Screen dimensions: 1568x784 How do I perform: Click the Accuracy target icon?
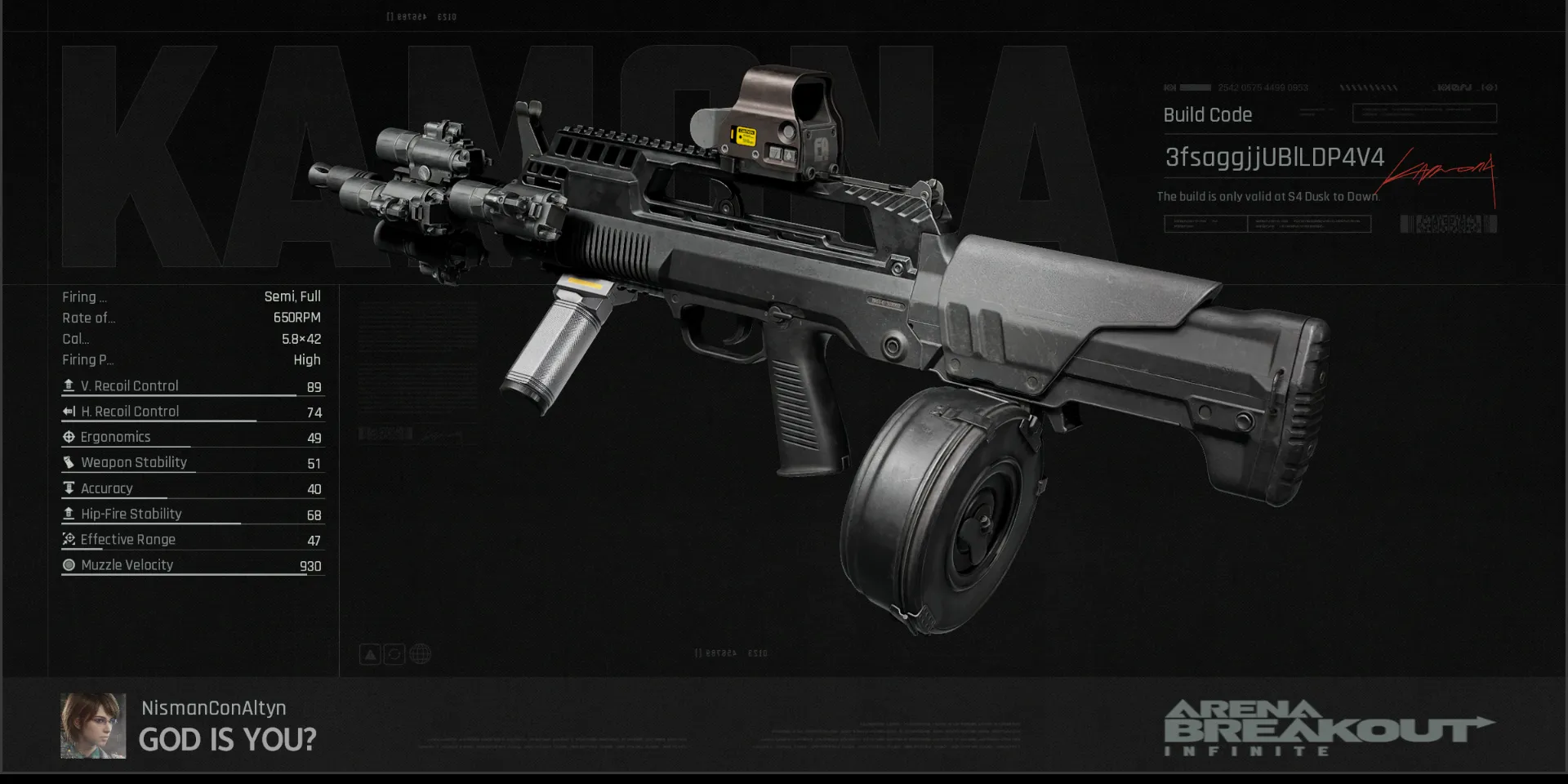[x=69, y=488]
